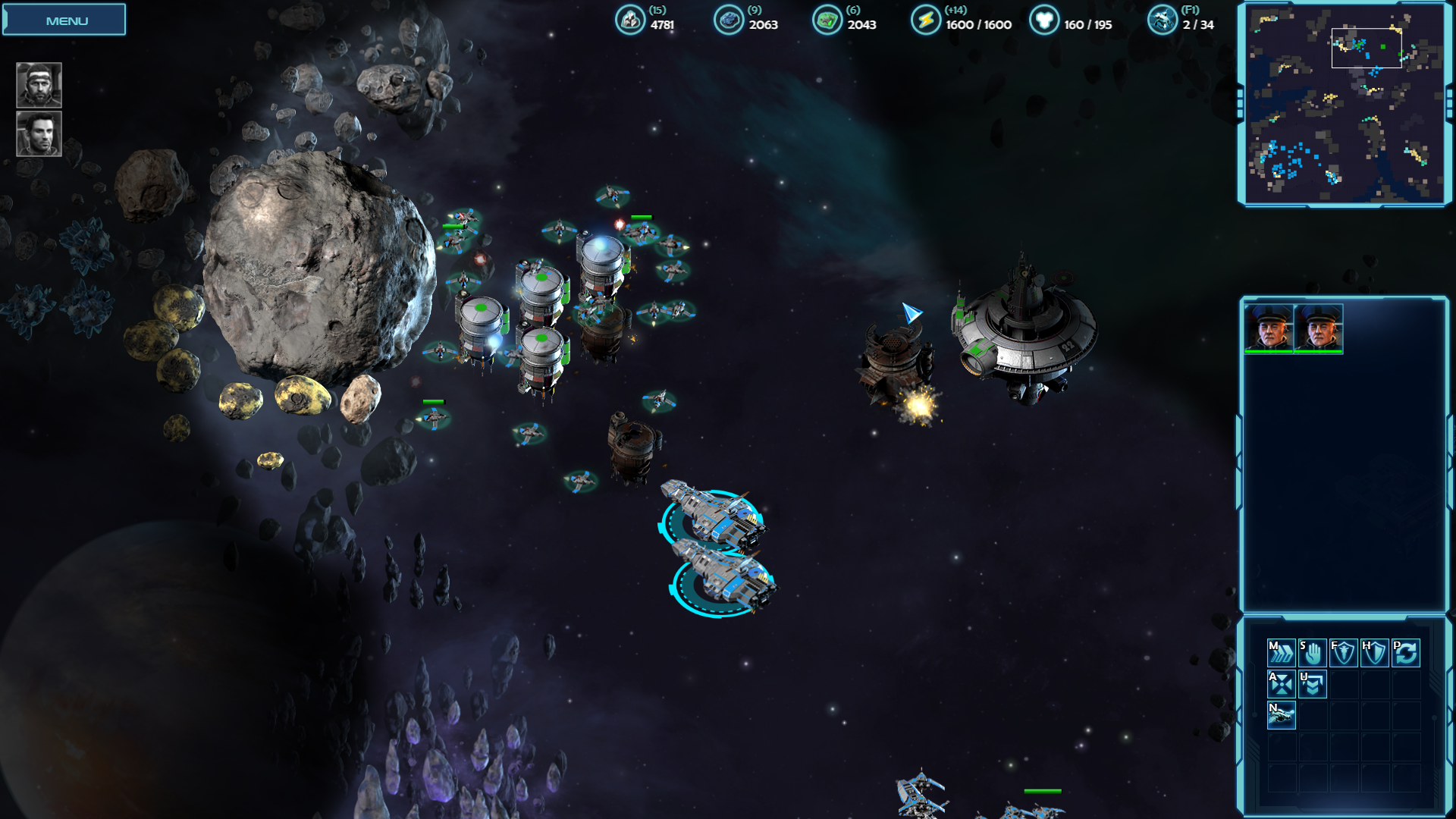Select the upper cyan-ringed cruiser
The height and width of the screenshot is (819, 1456).
click(x=713, y=514)
